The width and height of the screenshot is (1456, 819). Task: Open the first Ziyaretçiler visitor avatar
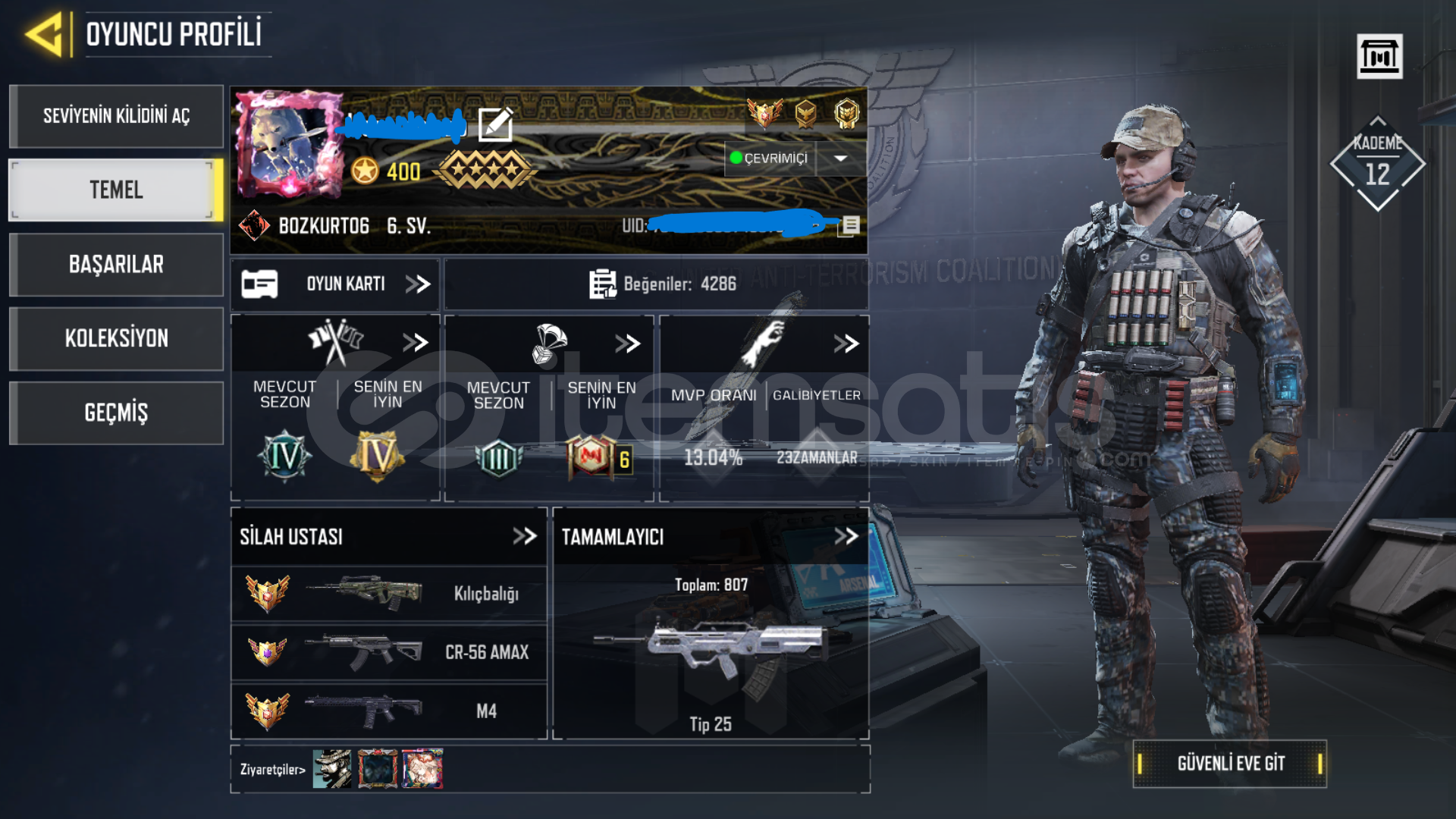click(331, 767)
